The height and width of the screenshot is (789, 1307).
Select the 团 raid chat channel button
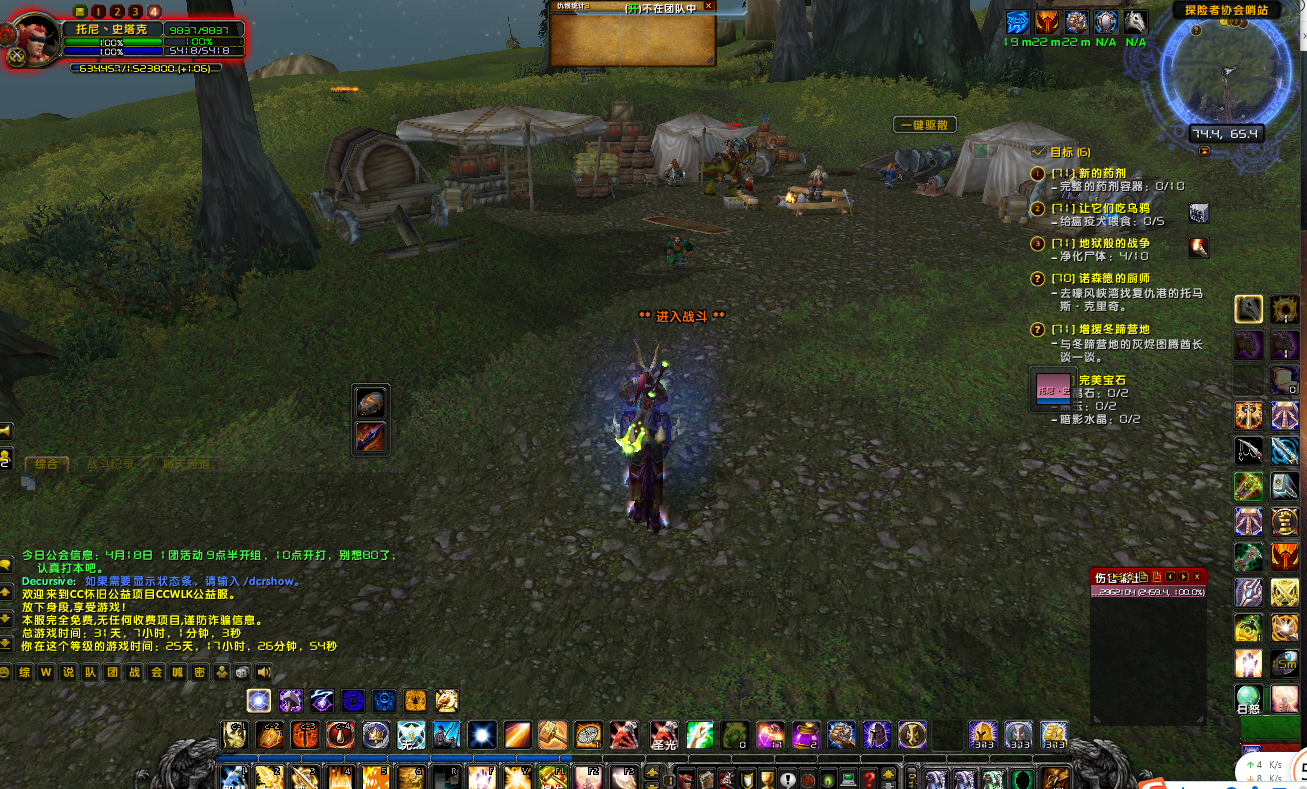coord(112,672)
